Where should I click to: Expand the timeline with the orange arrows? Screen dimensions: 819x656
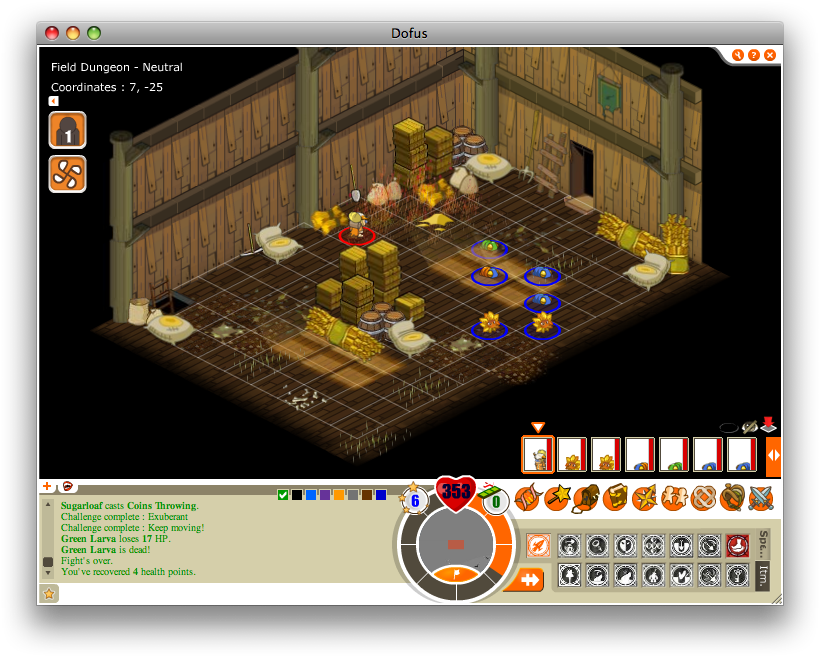pos(773,454)
